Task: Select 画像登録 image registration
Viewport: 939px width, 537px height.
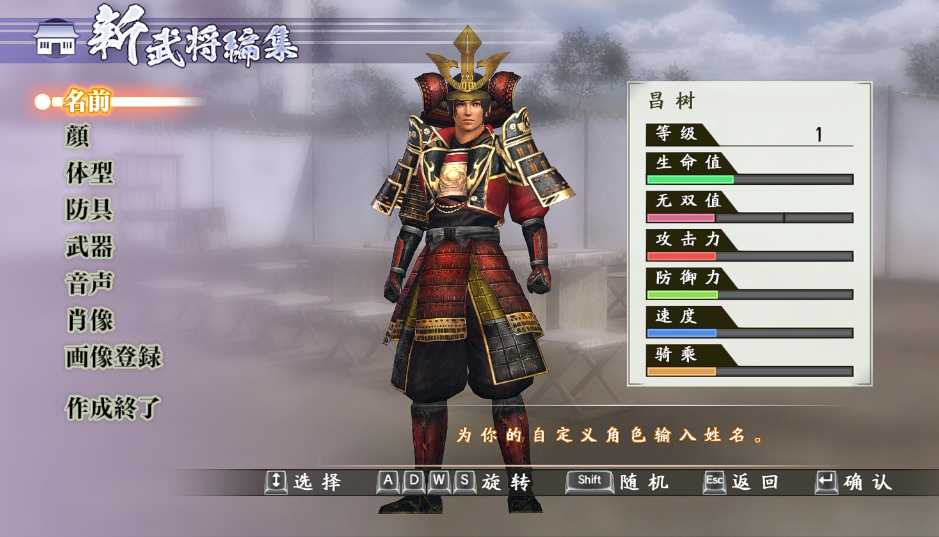Action: [x=113, y=357]
